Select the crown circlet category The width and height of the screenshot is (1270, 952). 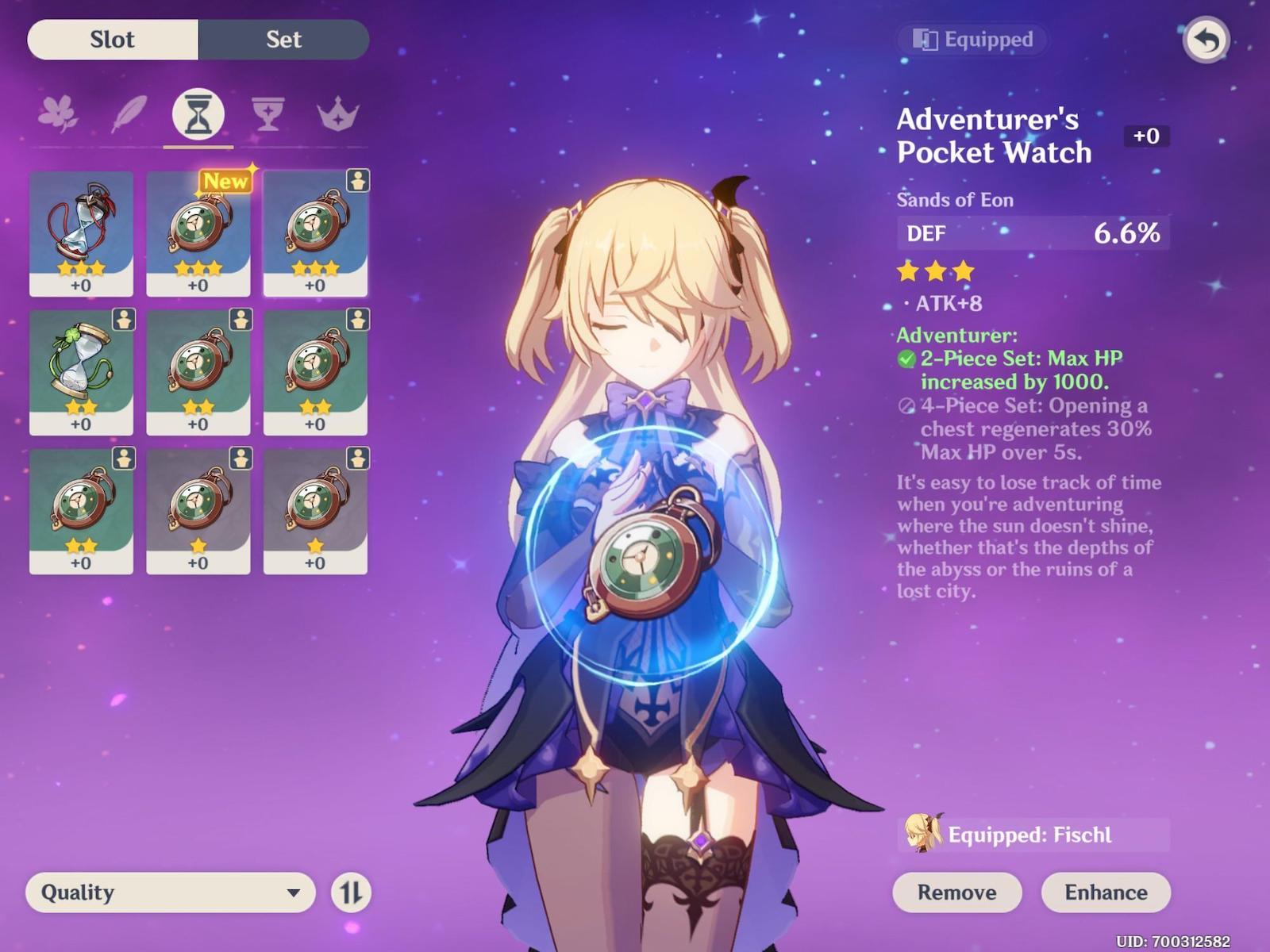coord(338,114)
